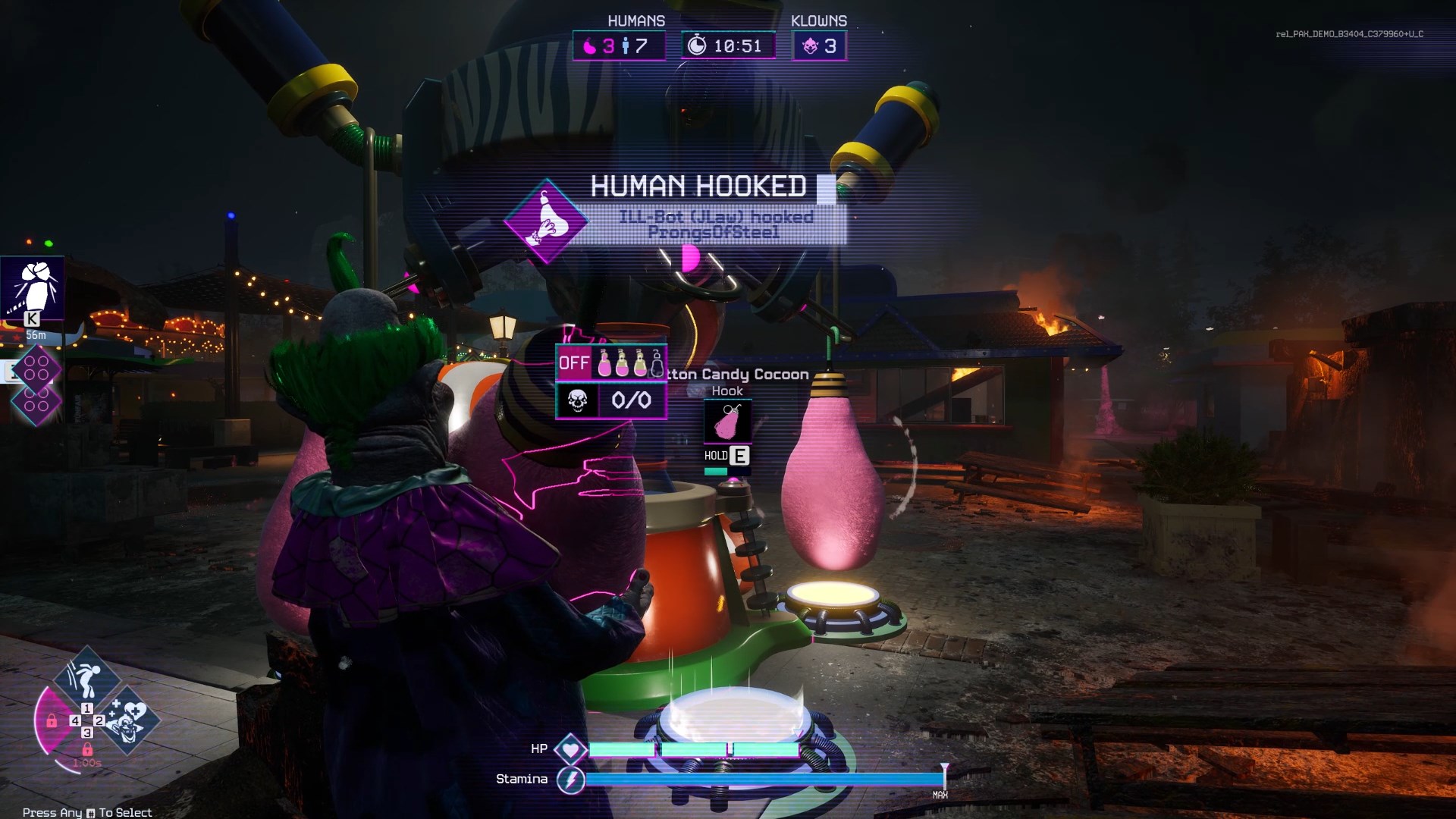Click the upper four-circle diamond icon

click(36, 367)
